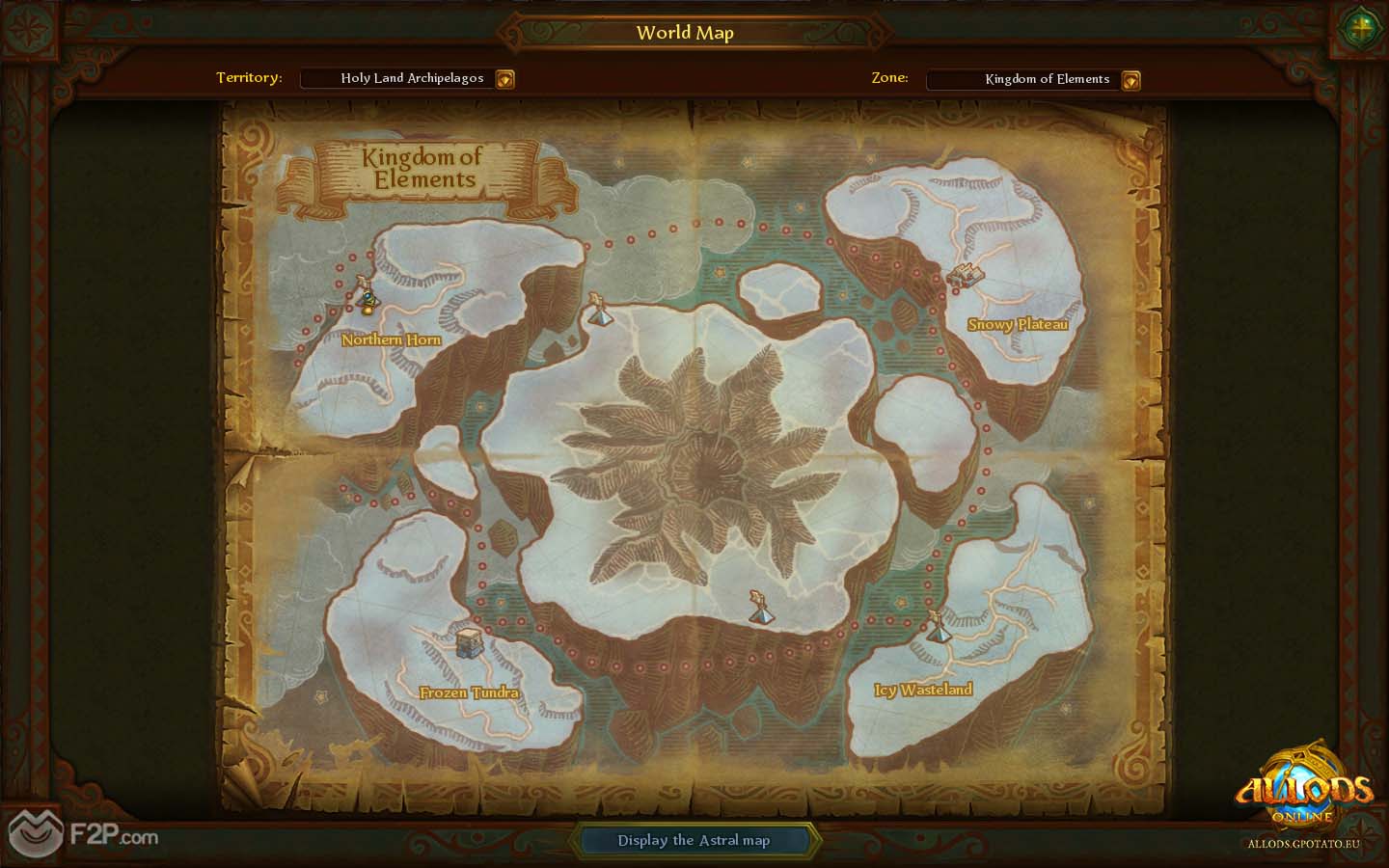1389x868 pixels.
Task: Select the Snowy Plateau island label
Action: (x=1018, y=324)
